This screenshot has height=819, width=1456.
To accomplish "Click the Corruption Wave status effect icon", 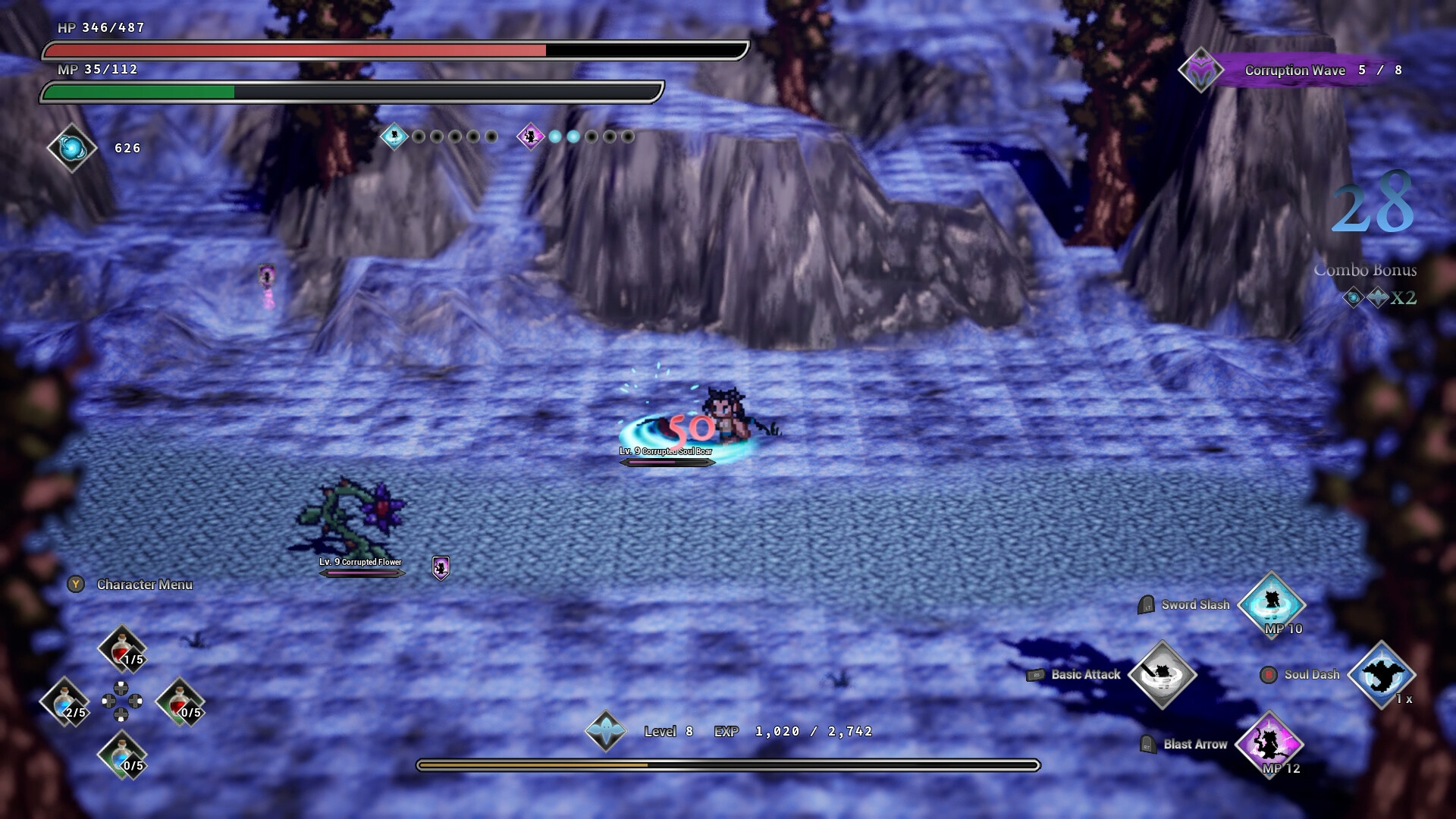I will click(x=1200, y=71).
